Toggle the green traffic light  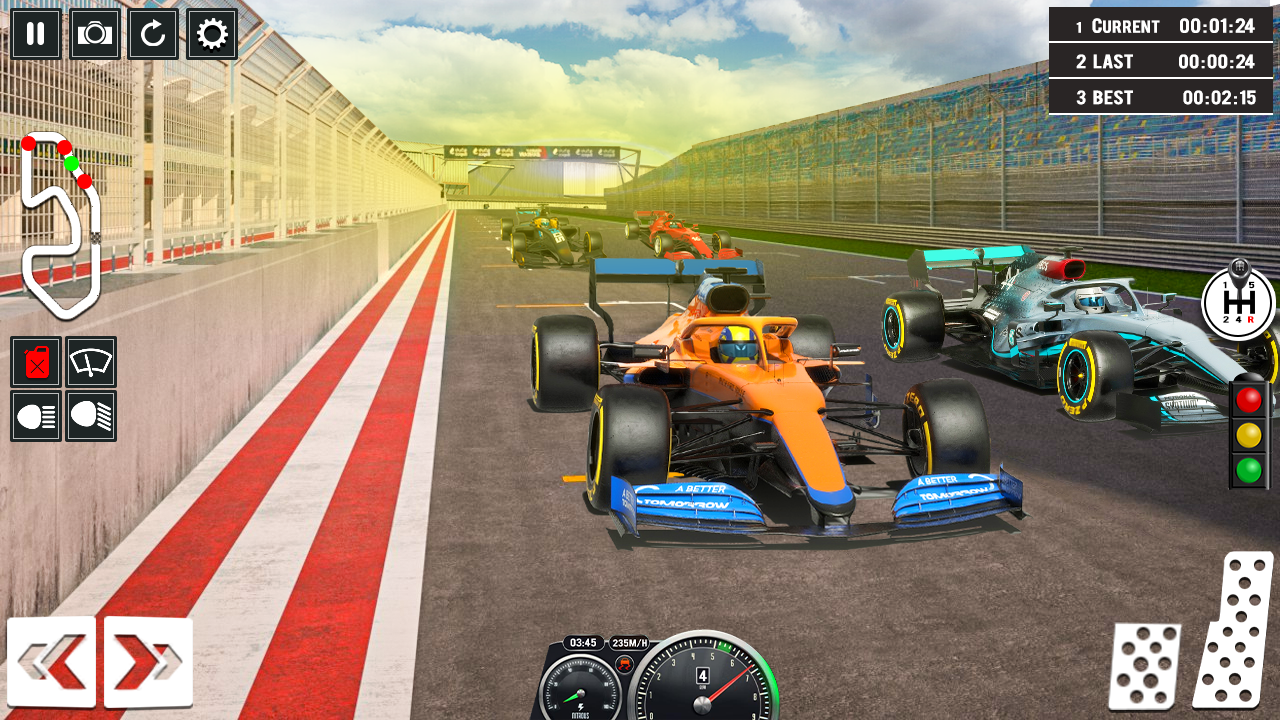click(1247, 466)
